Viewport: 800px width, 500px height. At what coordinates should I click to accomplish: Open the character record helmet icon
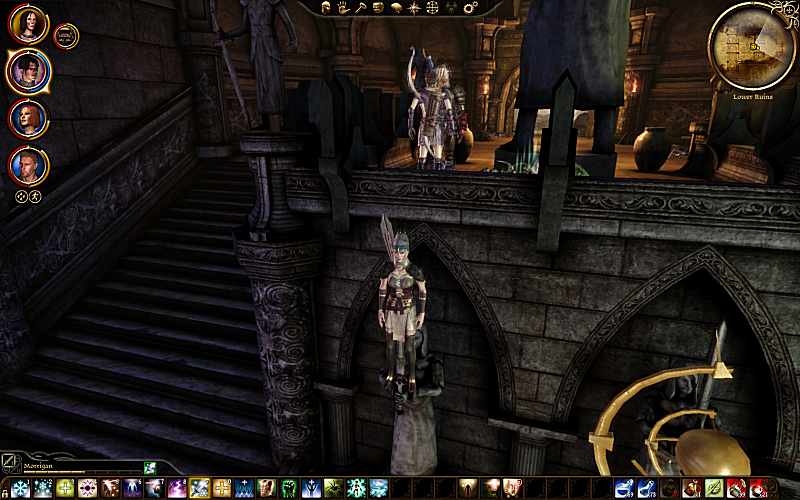(327, 8)
